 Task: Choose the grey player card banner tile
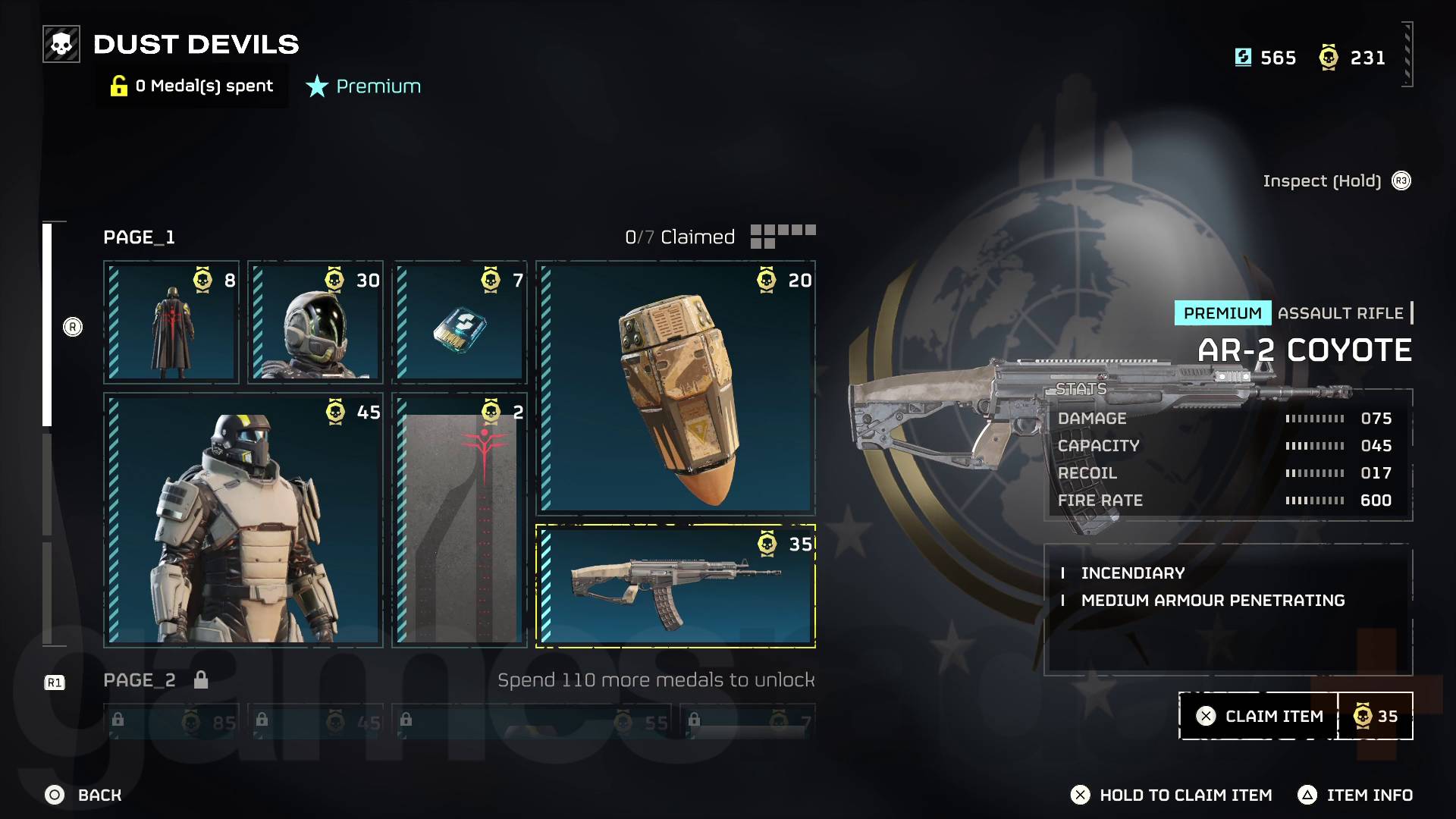[460, 519]
